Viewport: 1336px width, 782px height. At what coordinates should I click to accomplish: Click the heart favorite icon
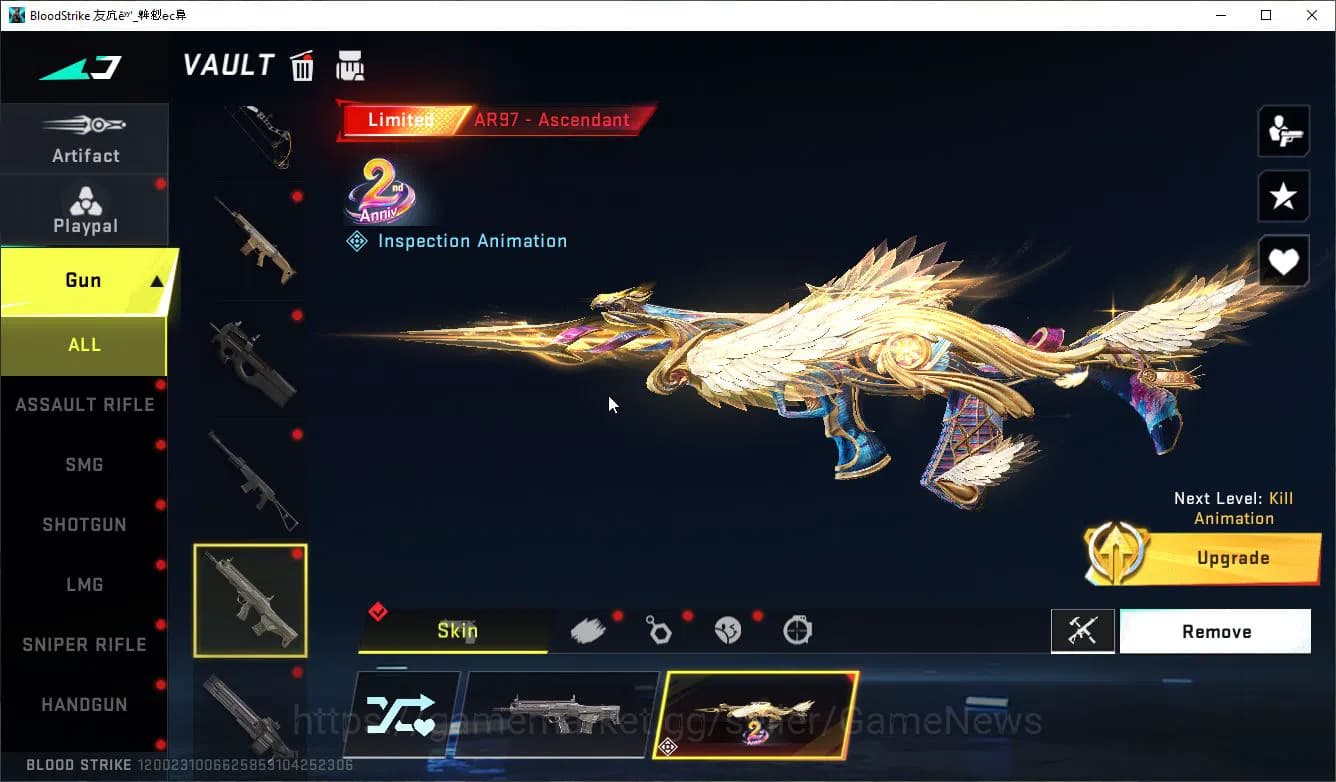(x=1283, y=261)
